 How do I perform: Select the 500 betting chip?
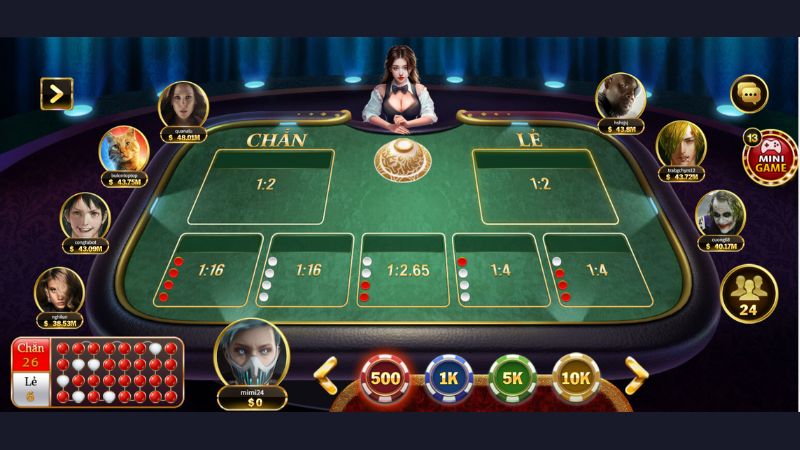[x=385, y=377]
